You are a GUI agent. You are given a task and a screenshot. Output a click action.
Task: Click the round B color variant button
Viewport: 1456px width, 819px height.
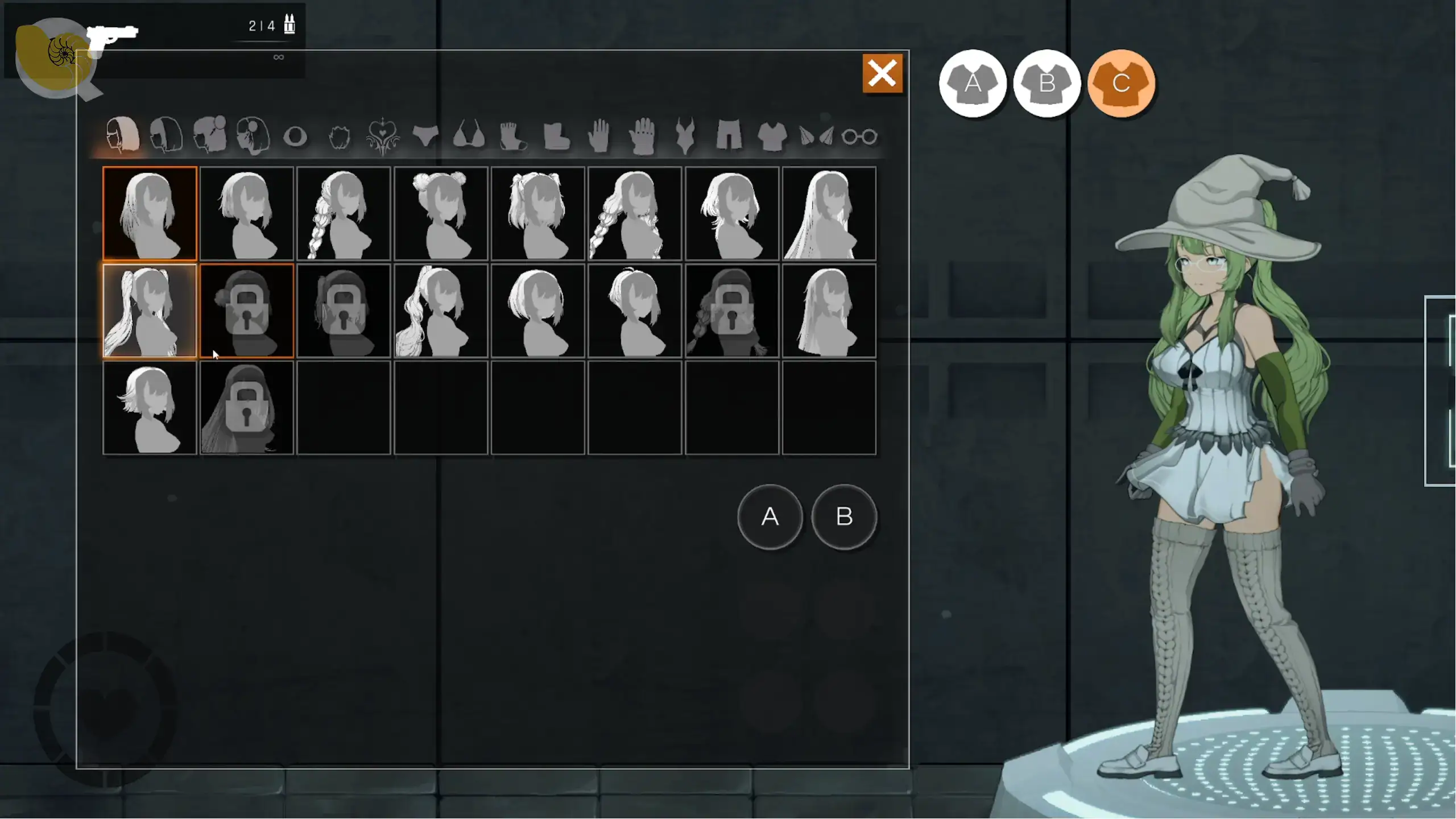(x=844, y=516)
